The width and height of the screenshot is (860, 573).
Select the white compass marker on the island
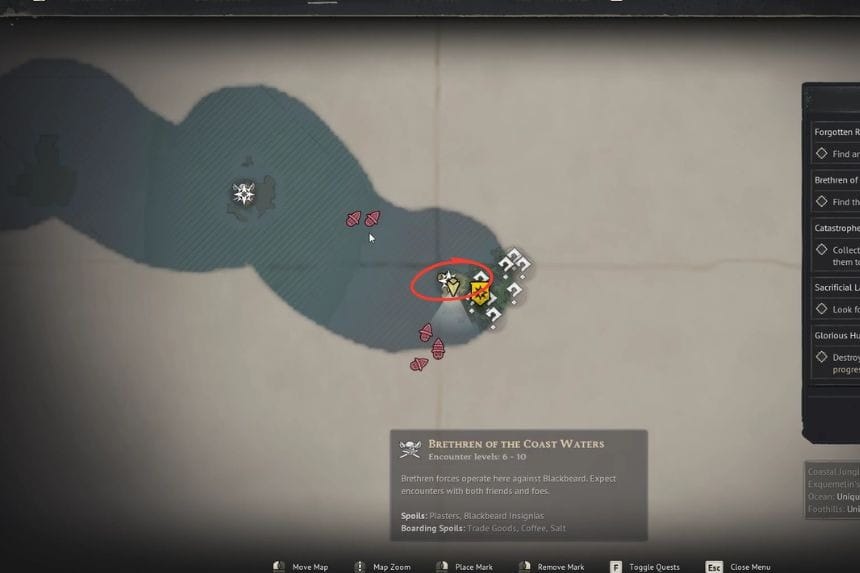coord(244,193)
